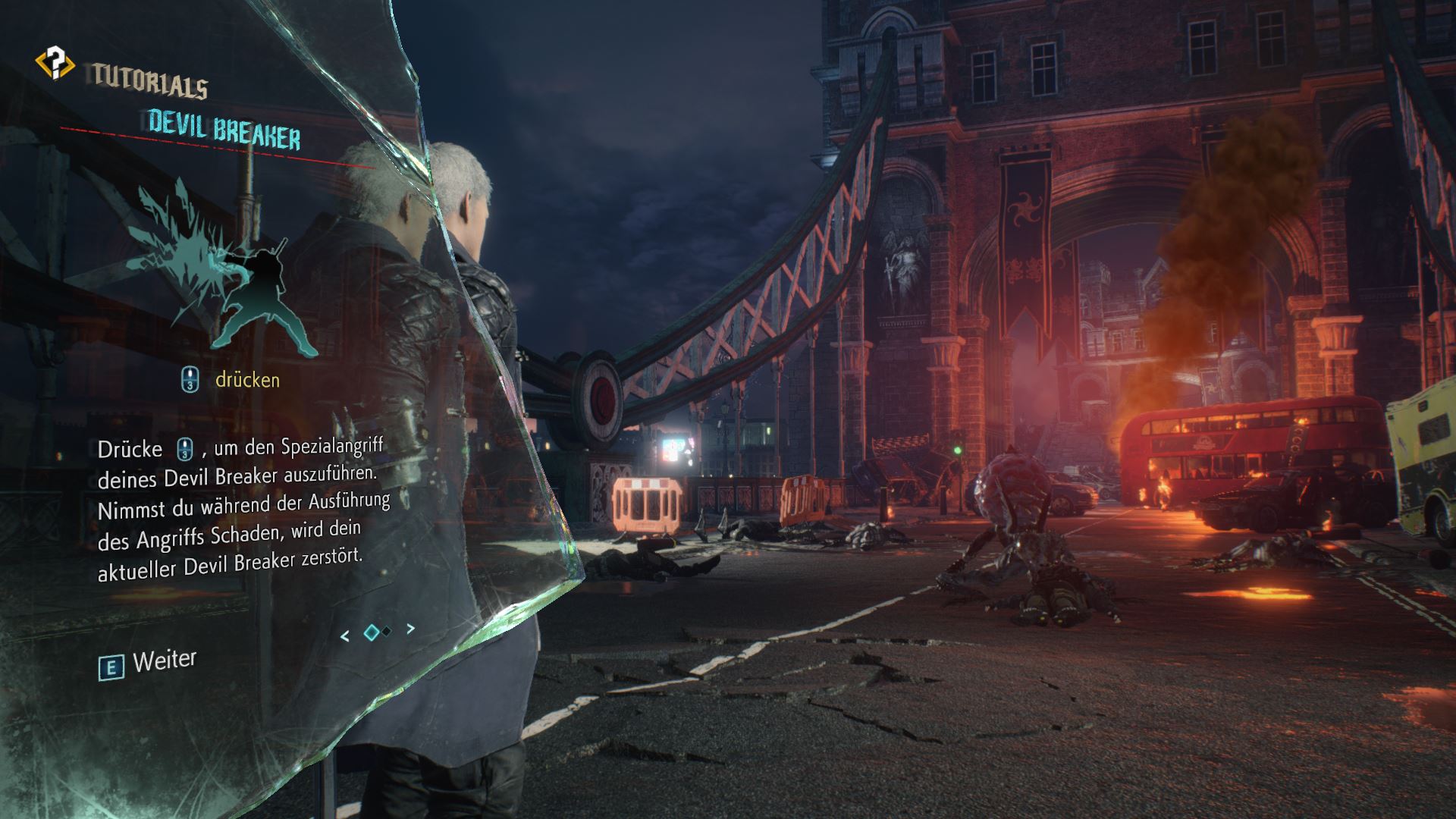The image size is (1456, 819).
Task: Select the character silhouette illustration in the panel
Action: point(265,296)
